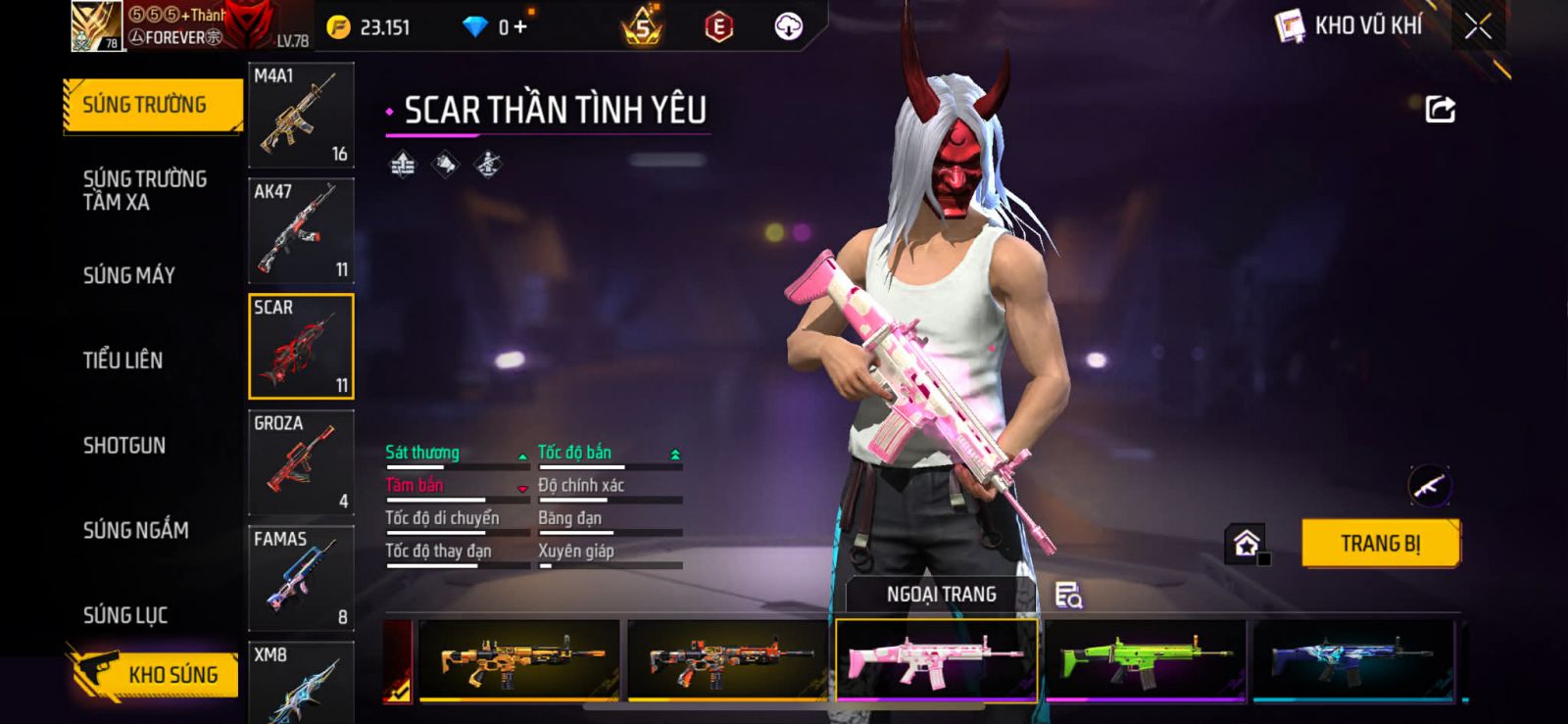
Task: Select the orange and black SCAR skin
Action: (x=727, y=659)
